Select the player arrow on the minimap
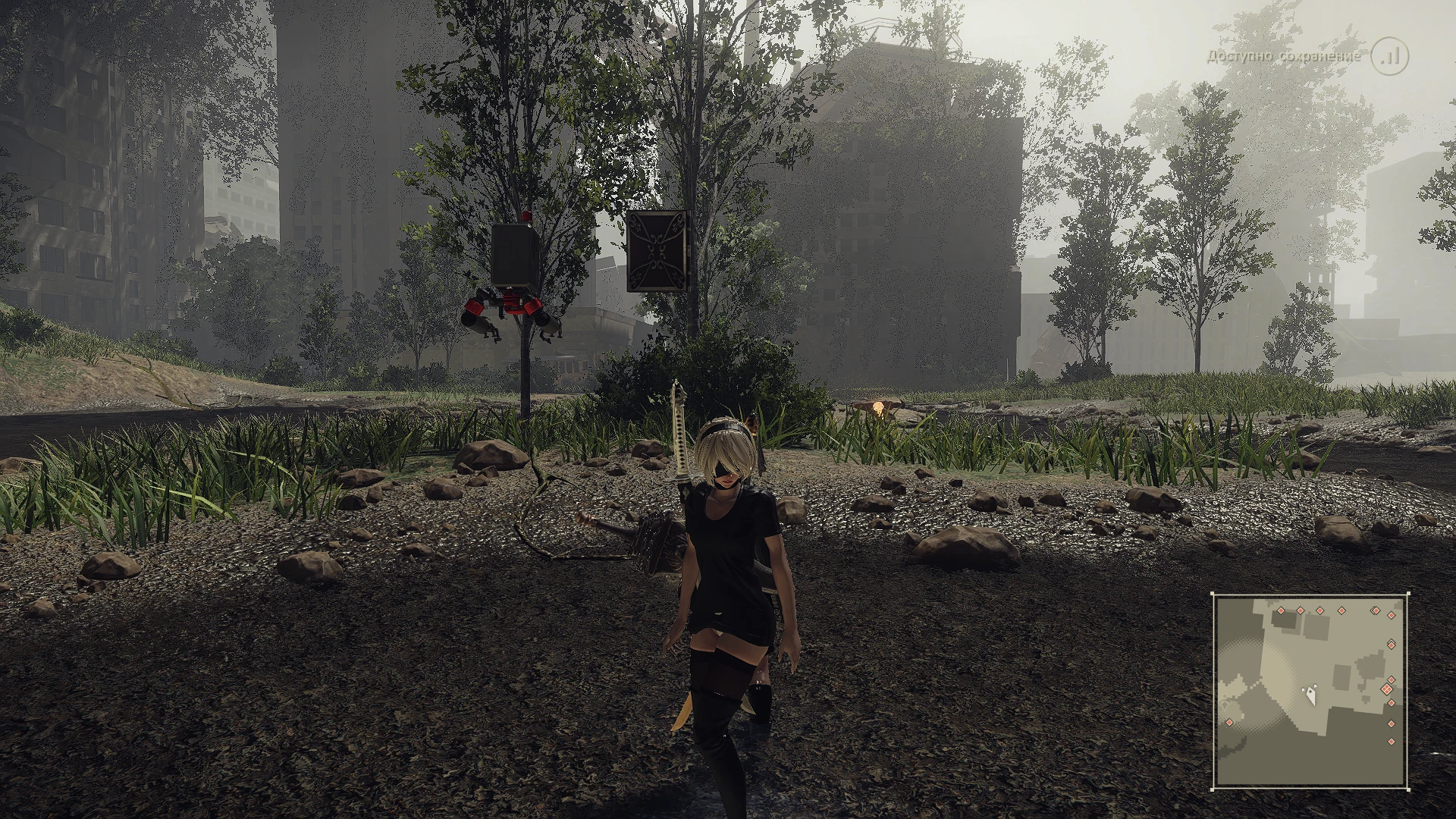The width and height of the screenshot is (1456, 819). click(x=1311, y=695)
